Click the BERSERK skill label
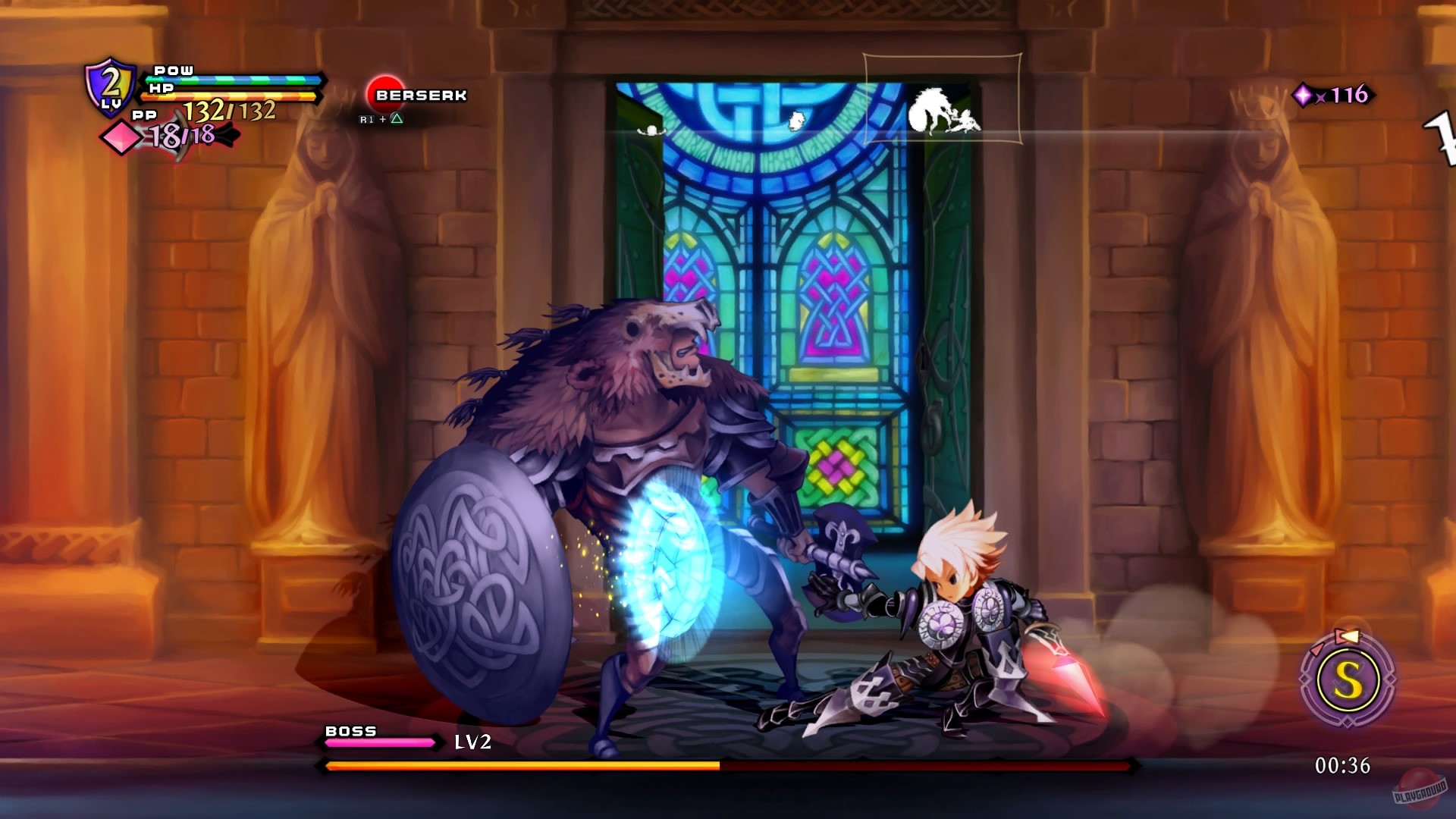 420,95
